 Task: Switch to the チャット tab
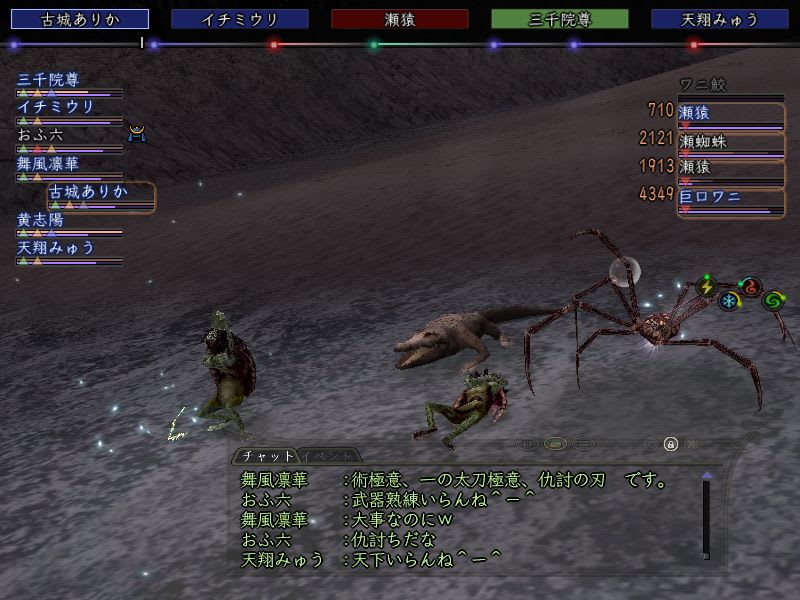pyautogui.click(x=266, y=457)
